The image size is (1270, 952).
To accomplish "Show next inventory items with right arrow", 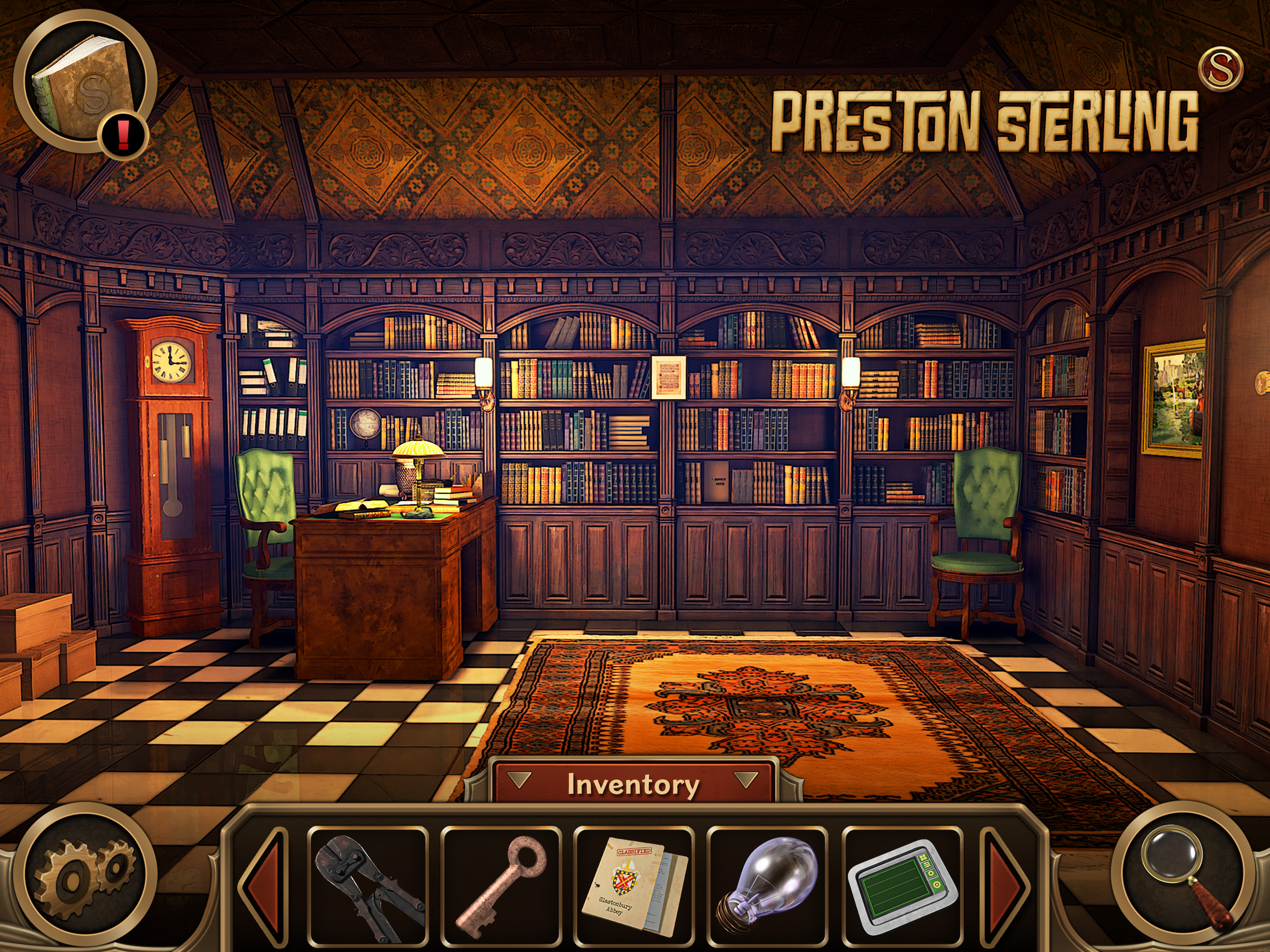I will 1005,886.
